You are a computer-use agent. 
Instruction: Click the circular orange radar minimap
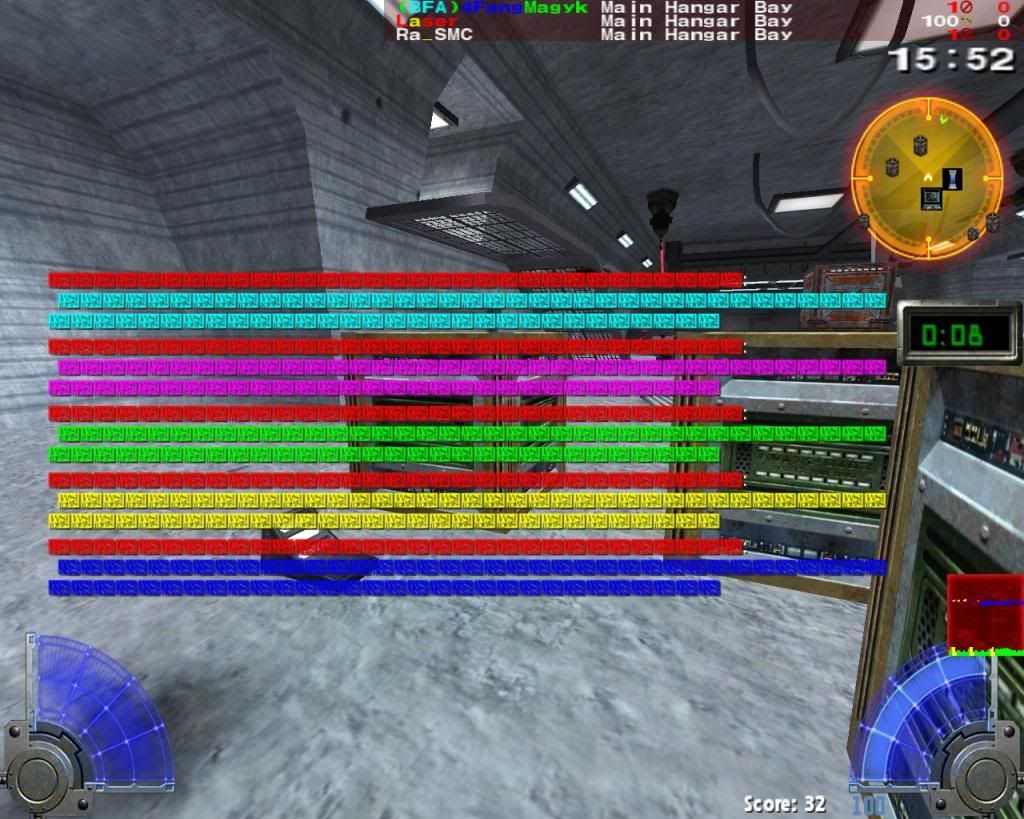tap(926, 177)
